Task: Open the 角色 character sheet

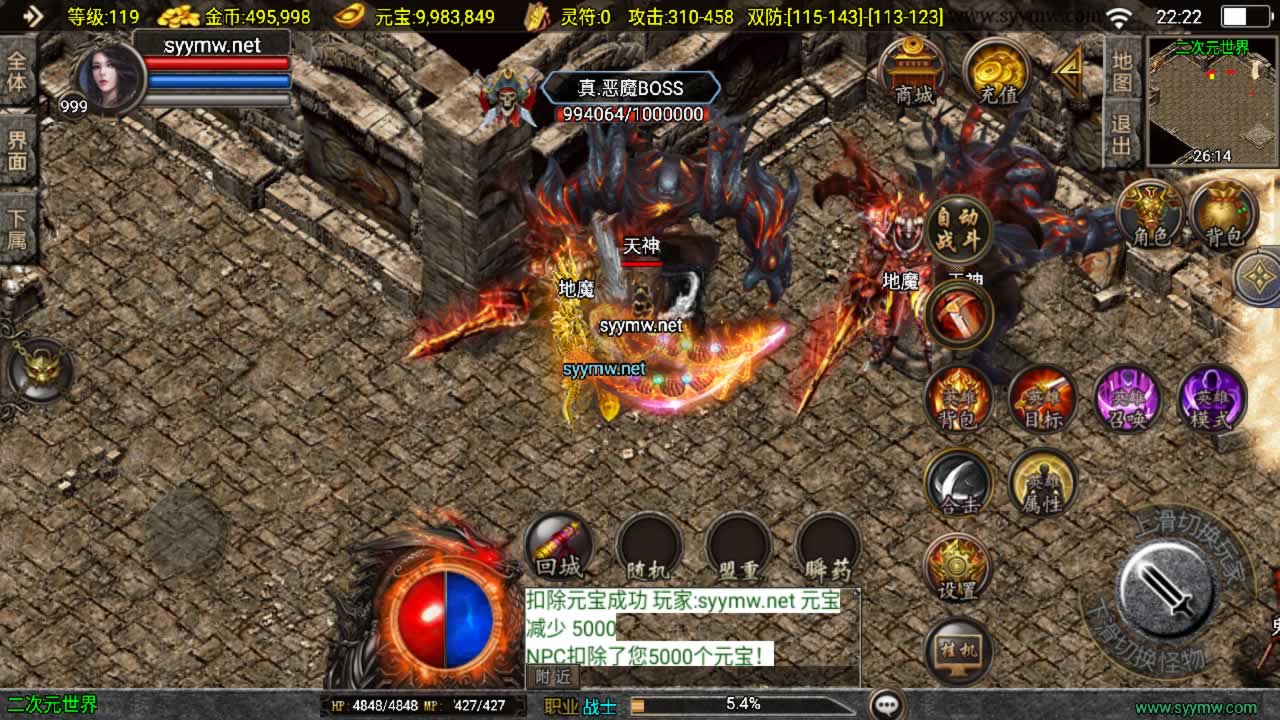Action: pyautogui.click(x=1151, y=215)
